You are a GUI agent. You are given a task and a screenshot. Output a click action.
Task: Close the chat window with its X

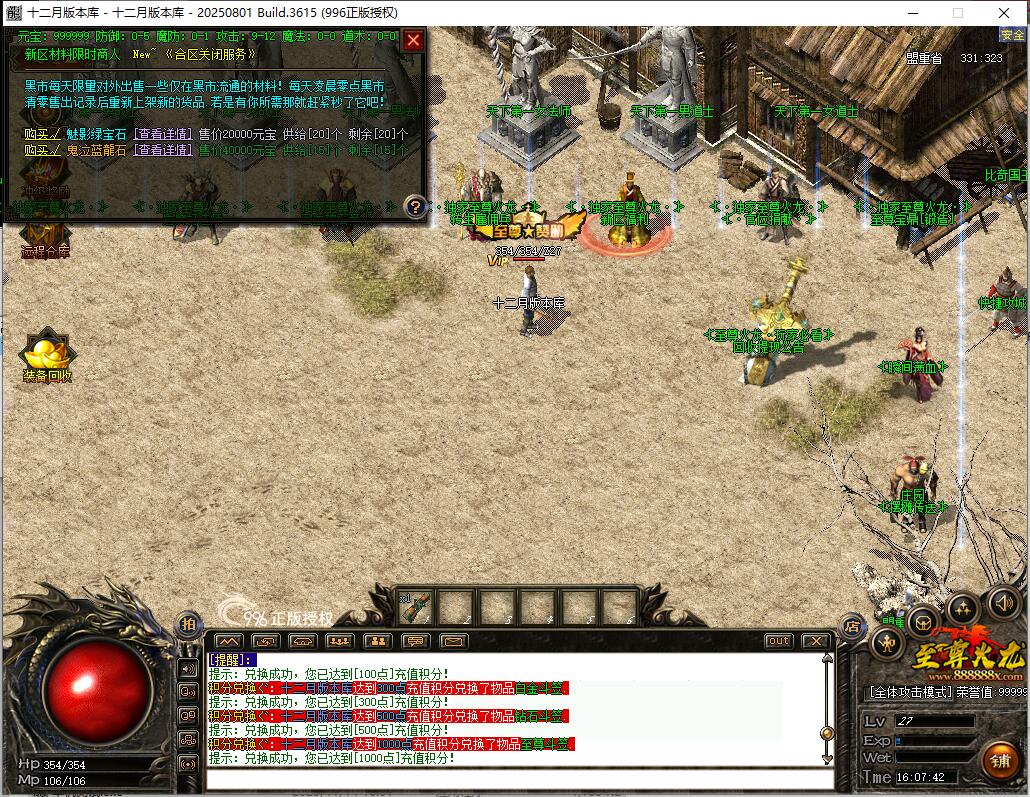point(815,641)
